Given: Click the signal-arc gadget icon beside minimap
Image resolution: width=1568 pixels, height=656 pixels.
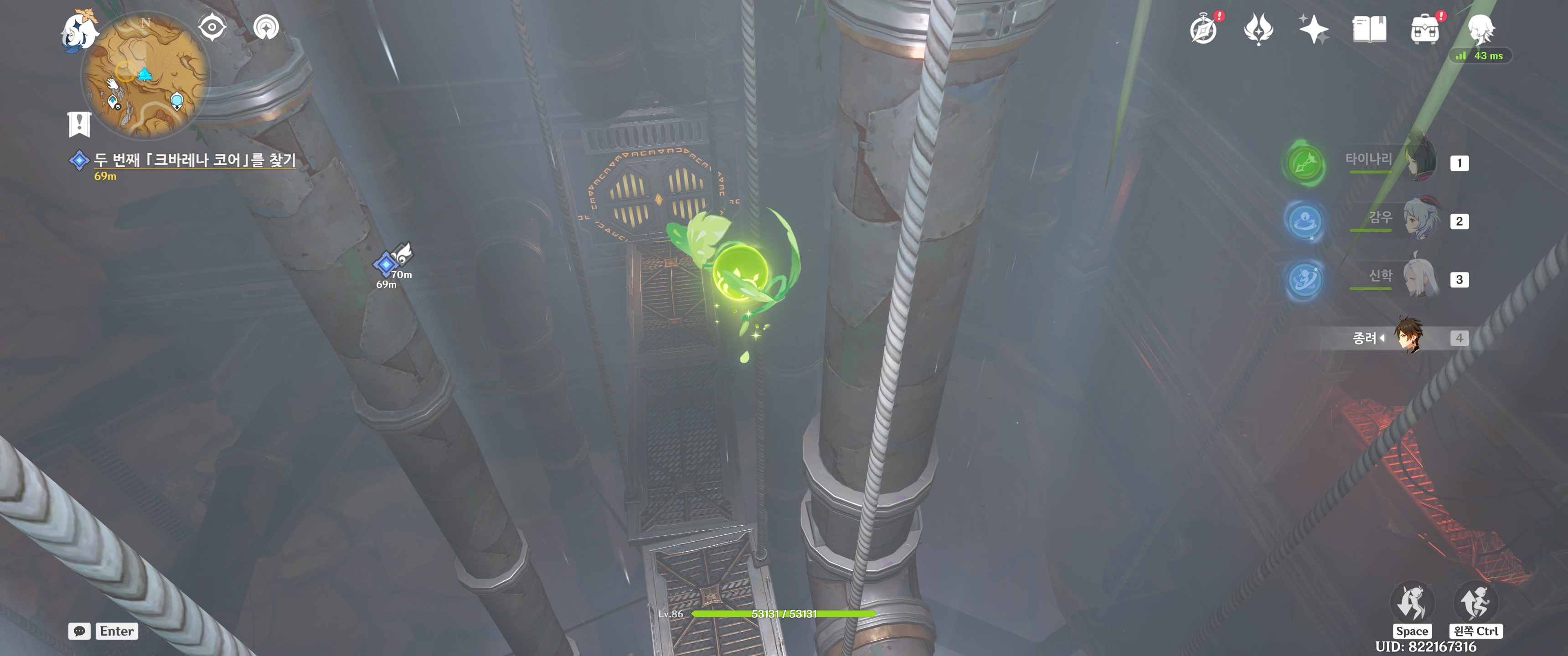Looking at the screenshot, I should [266, 27].
